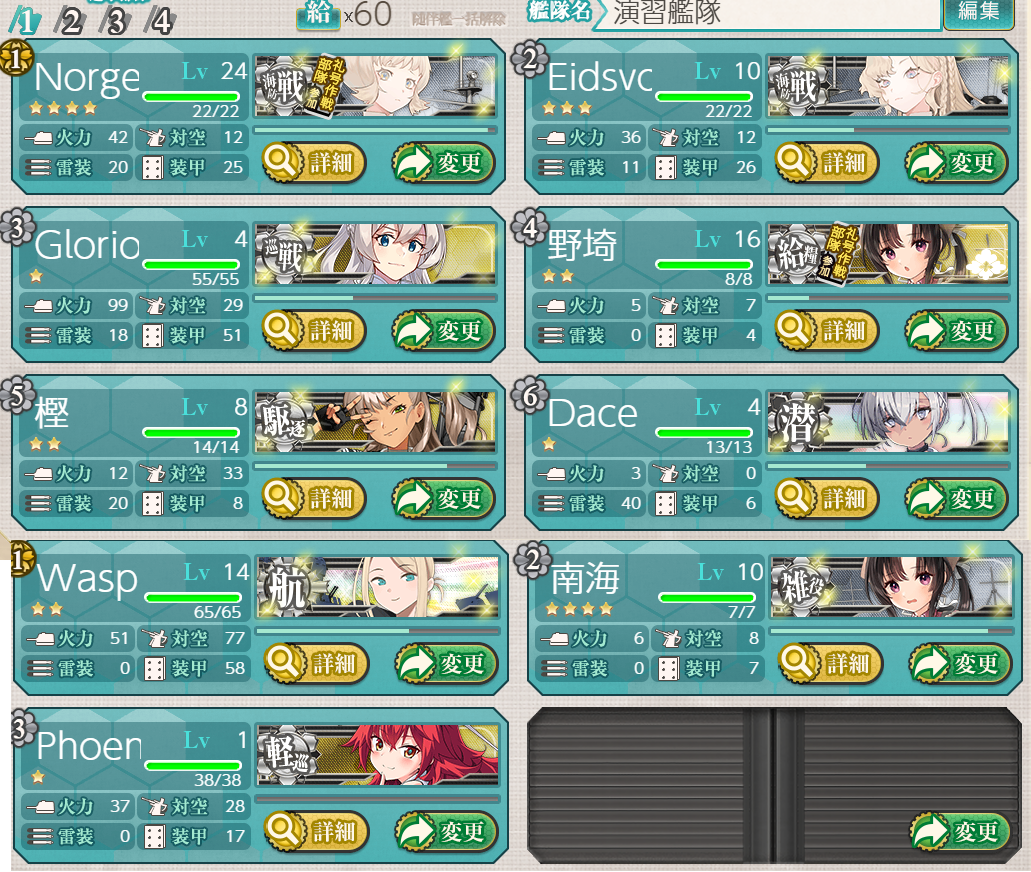View Wasp's detail screen
This screenshot has height=872, width=1031.
[316, 662]
